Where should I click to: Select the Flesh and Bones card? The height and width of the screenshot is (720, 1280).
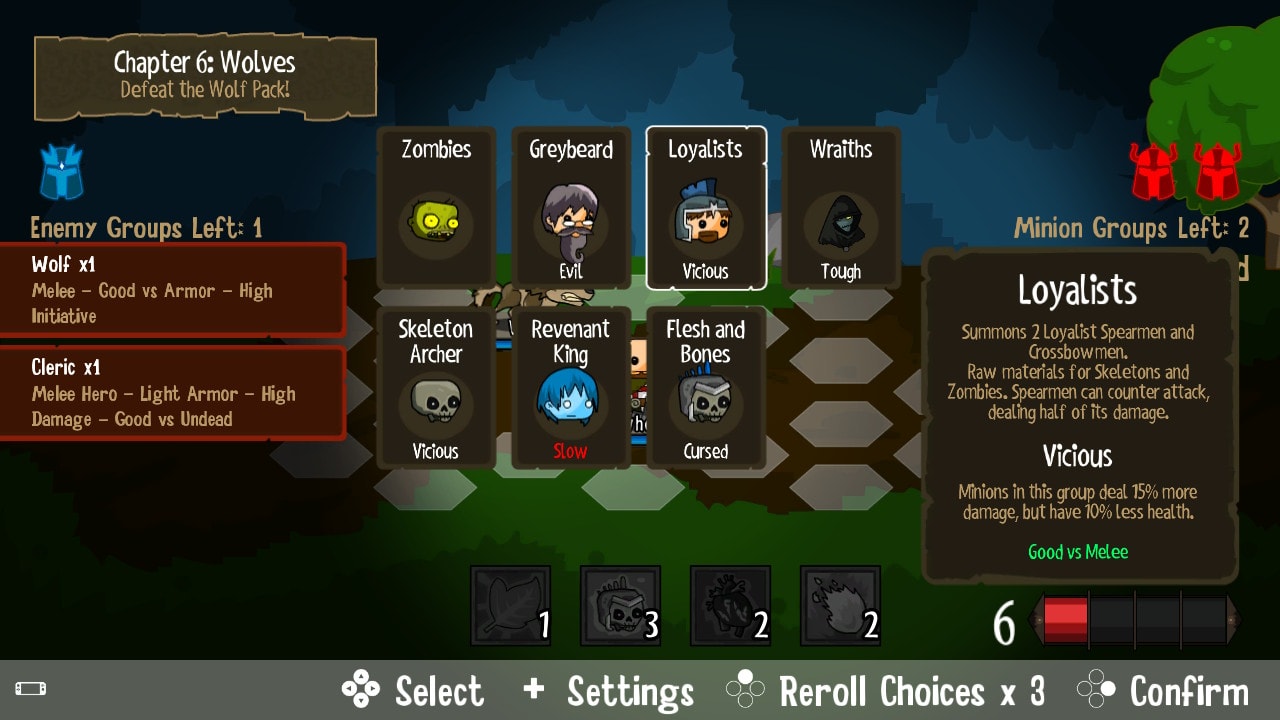(x=706, y=388)
